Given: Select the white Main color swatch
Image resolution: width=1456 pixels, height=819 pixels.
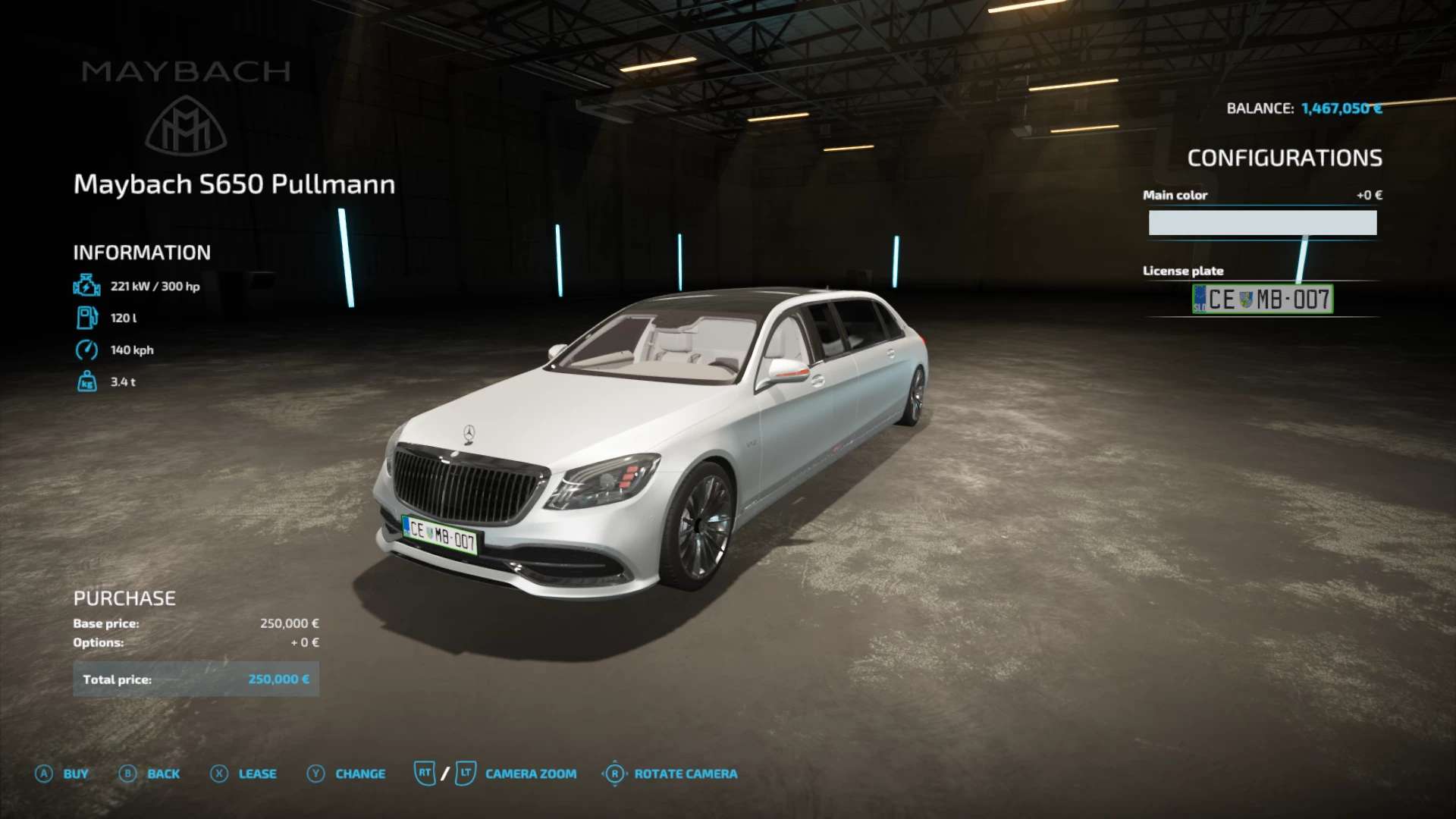Looking at the screenshot, I should [1262, 223].
